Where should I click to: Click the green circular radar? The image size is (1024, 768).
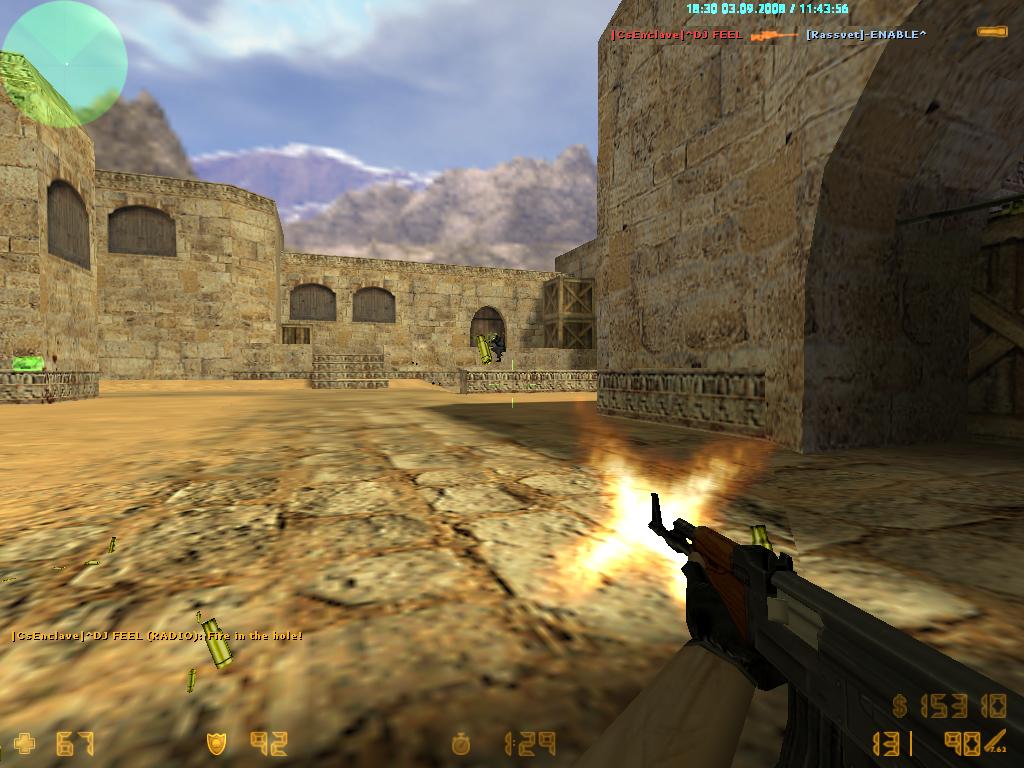65,63
